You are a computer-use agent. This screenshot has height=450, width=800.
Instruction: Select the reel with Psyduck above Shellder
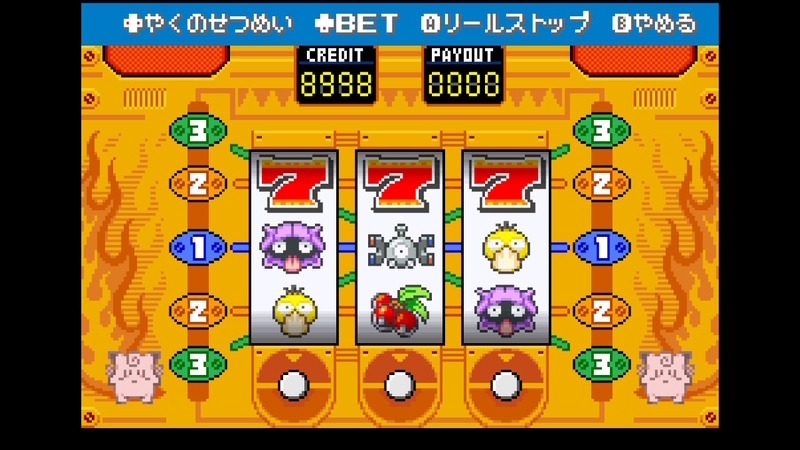[x=505, y=248]
